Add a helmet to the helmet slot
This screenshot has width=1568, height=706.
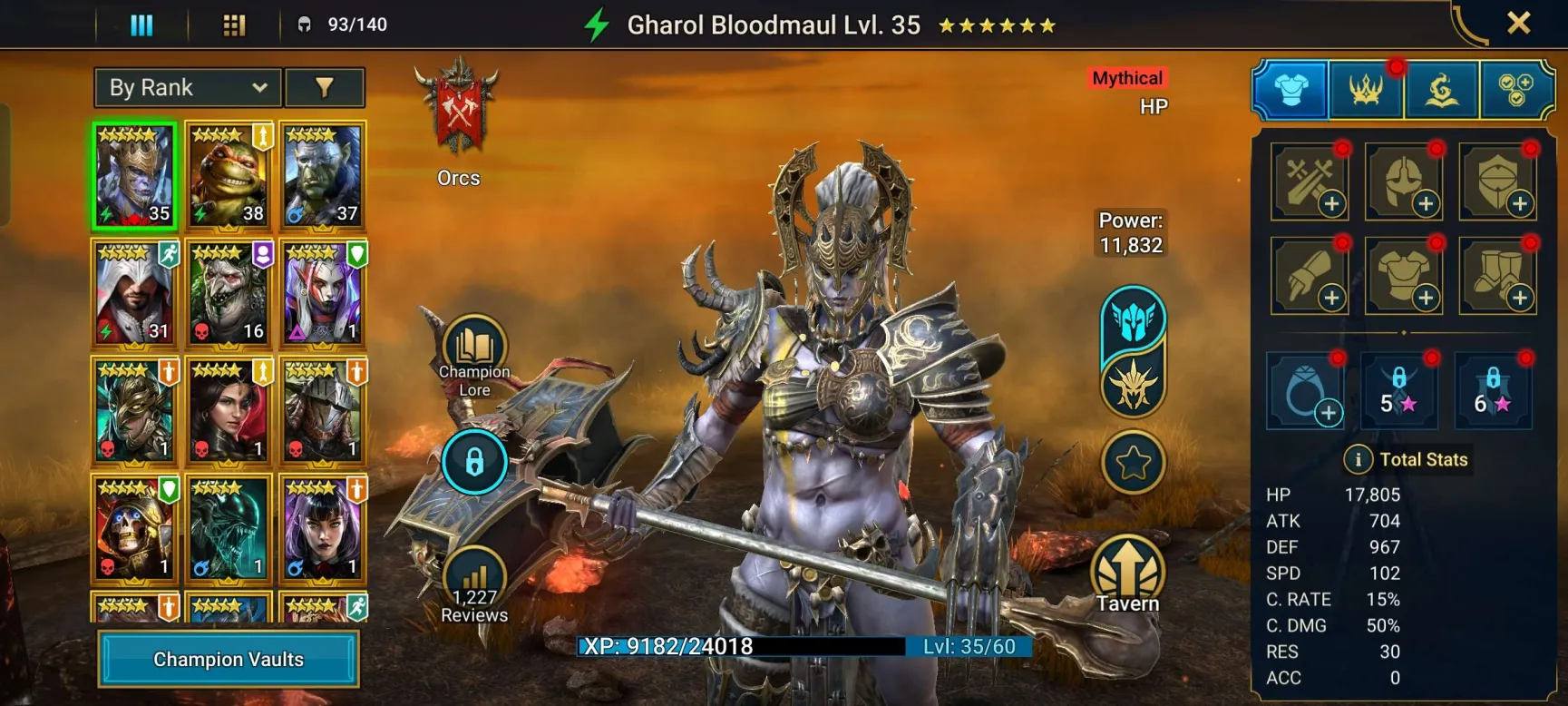[x=1403, y=181]
